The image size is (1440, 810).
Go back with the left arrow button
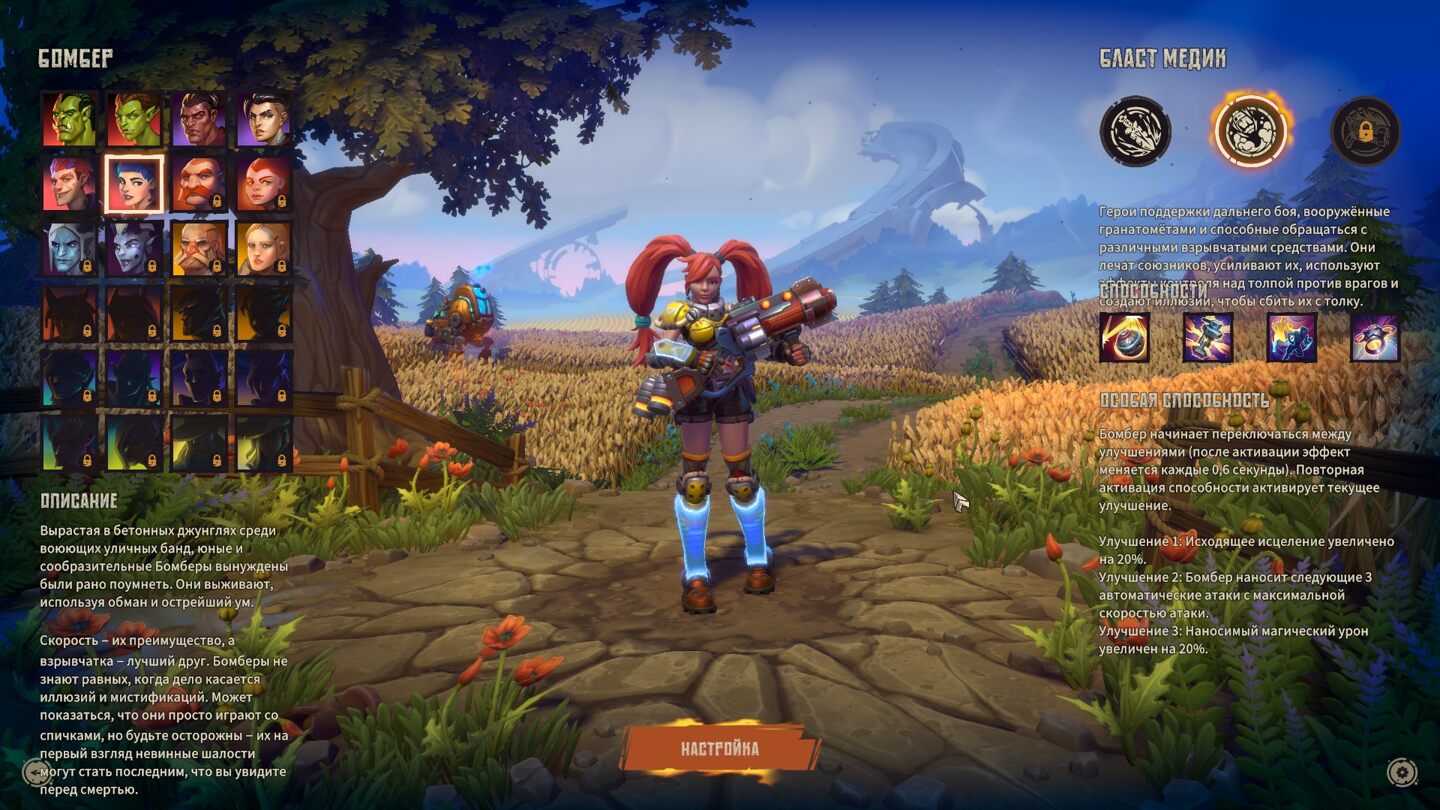(36, 772)
